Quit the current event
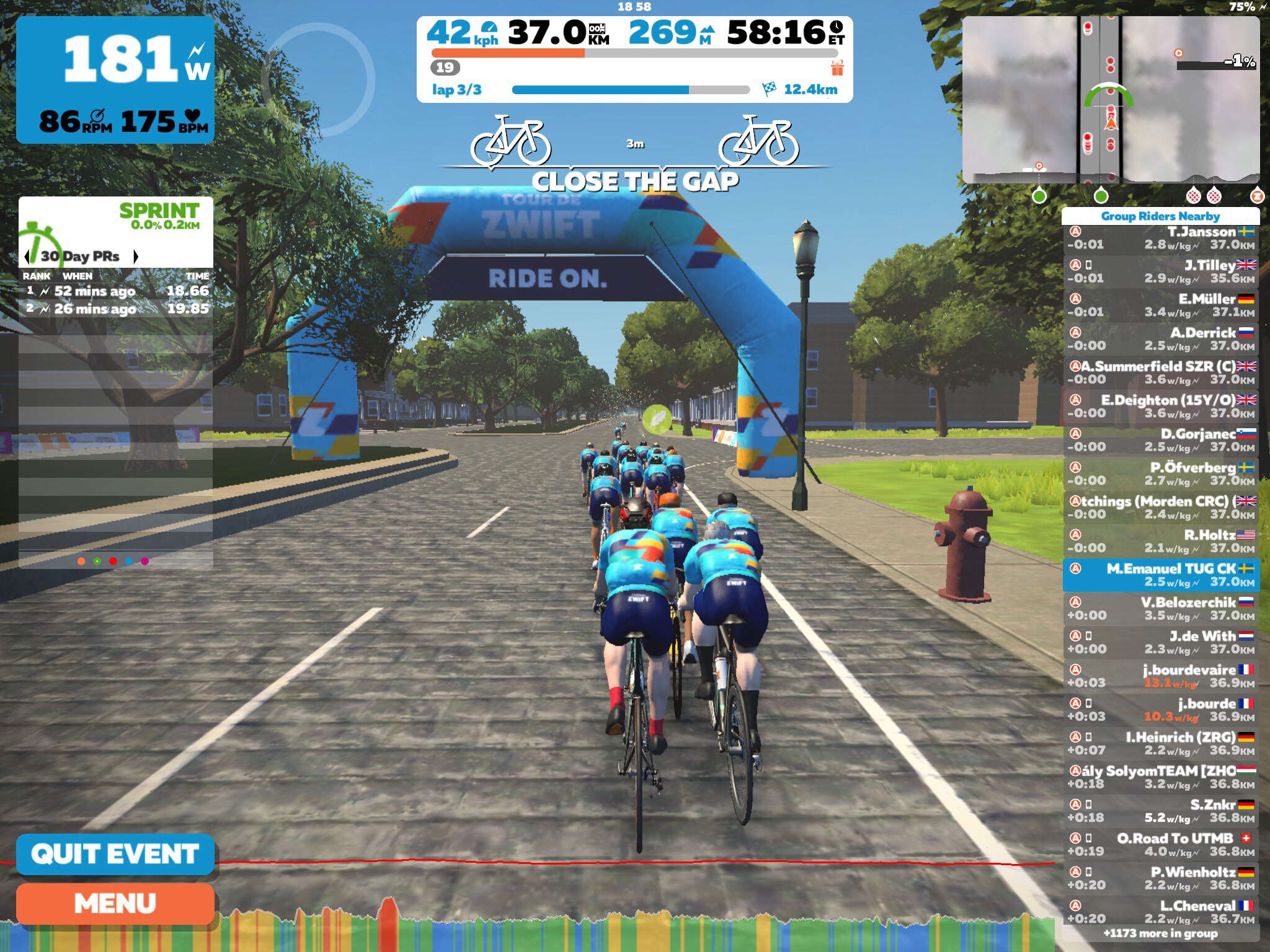The width and height of the screenshot is (1270, 952). click(115, 854)
